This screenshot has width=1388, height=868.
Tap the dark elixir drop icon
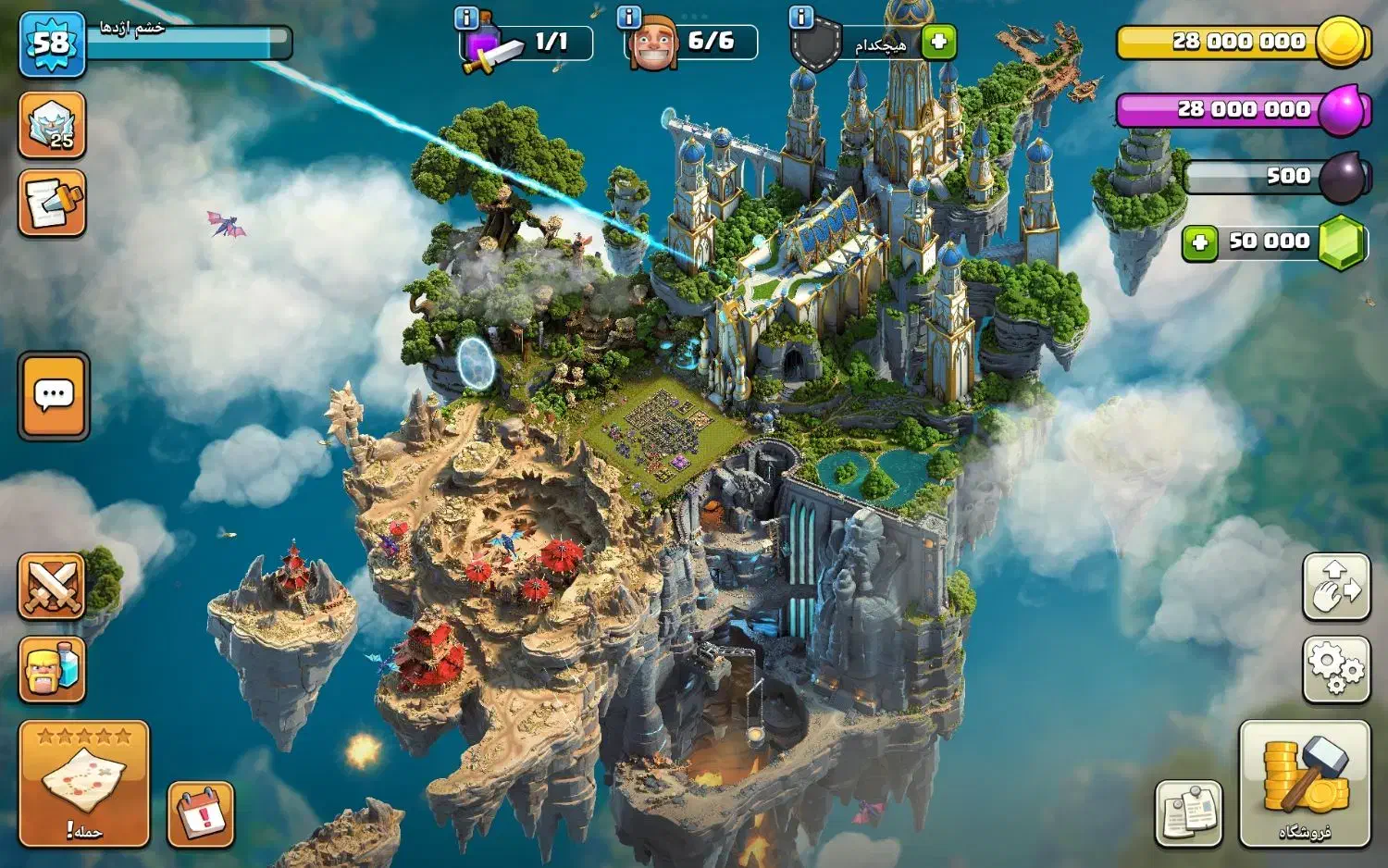pos(1343,177)
